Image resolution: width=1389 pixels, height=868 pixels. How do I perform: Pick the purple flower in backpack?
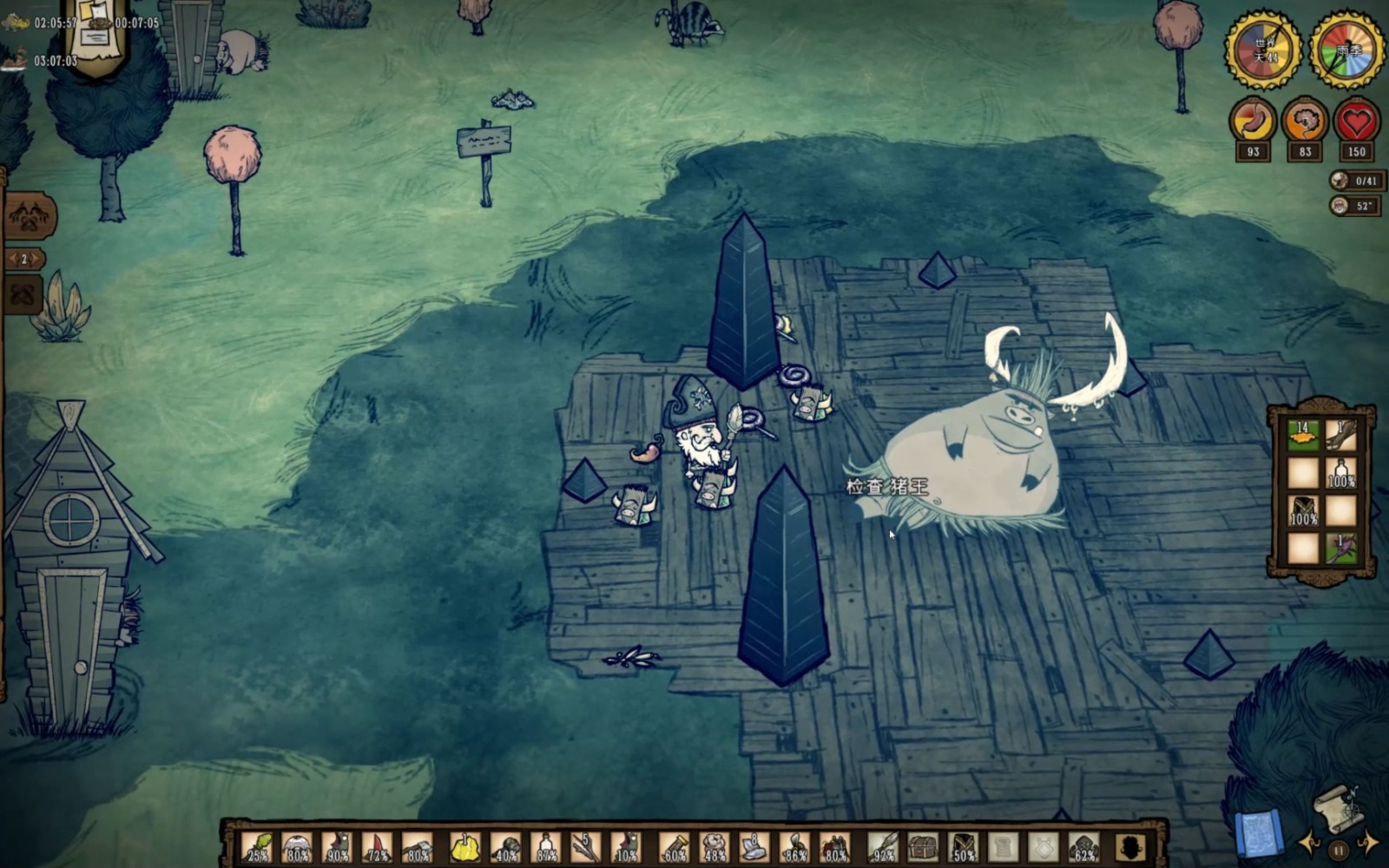(1341, 549)
